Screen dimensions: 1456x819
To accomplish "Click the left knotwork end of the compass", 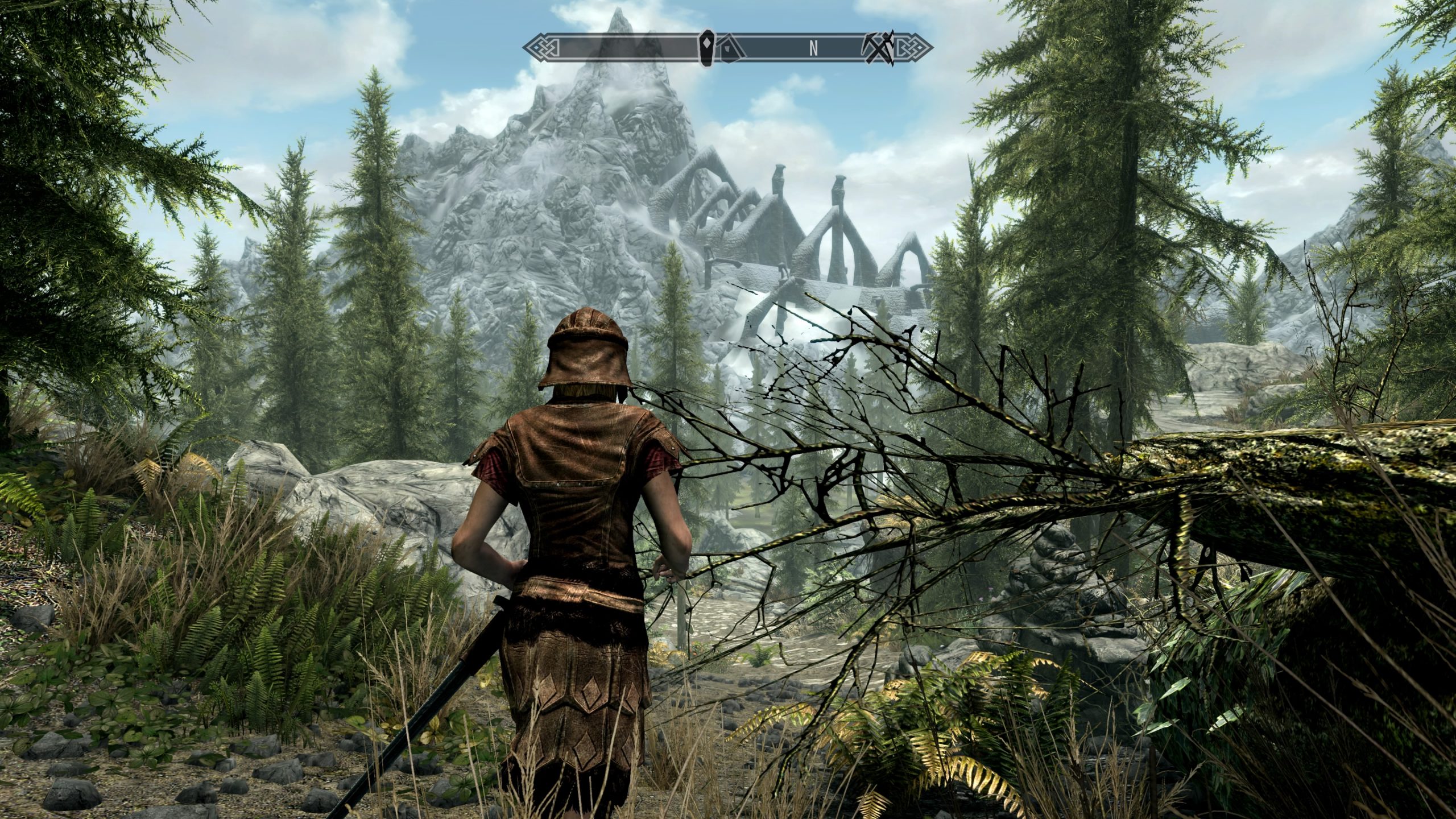I will [x=542, y=47].
